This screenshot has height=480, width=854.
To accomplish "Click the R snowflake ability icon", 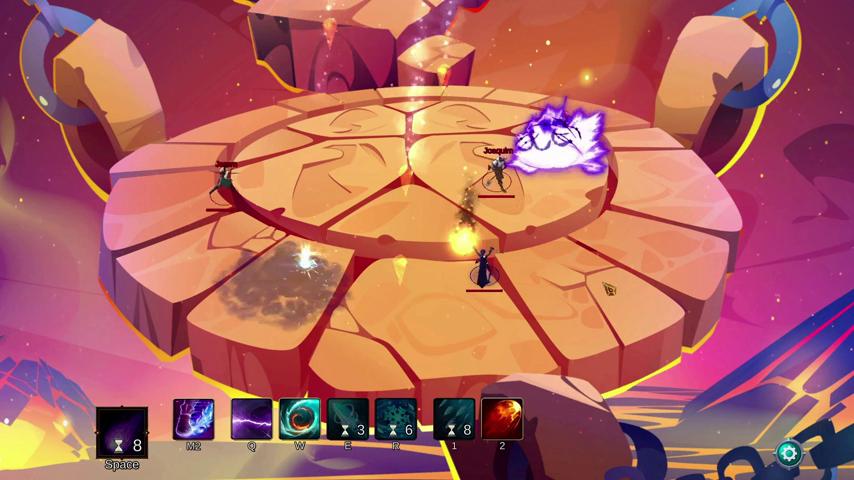I will (x=396, y=419).
